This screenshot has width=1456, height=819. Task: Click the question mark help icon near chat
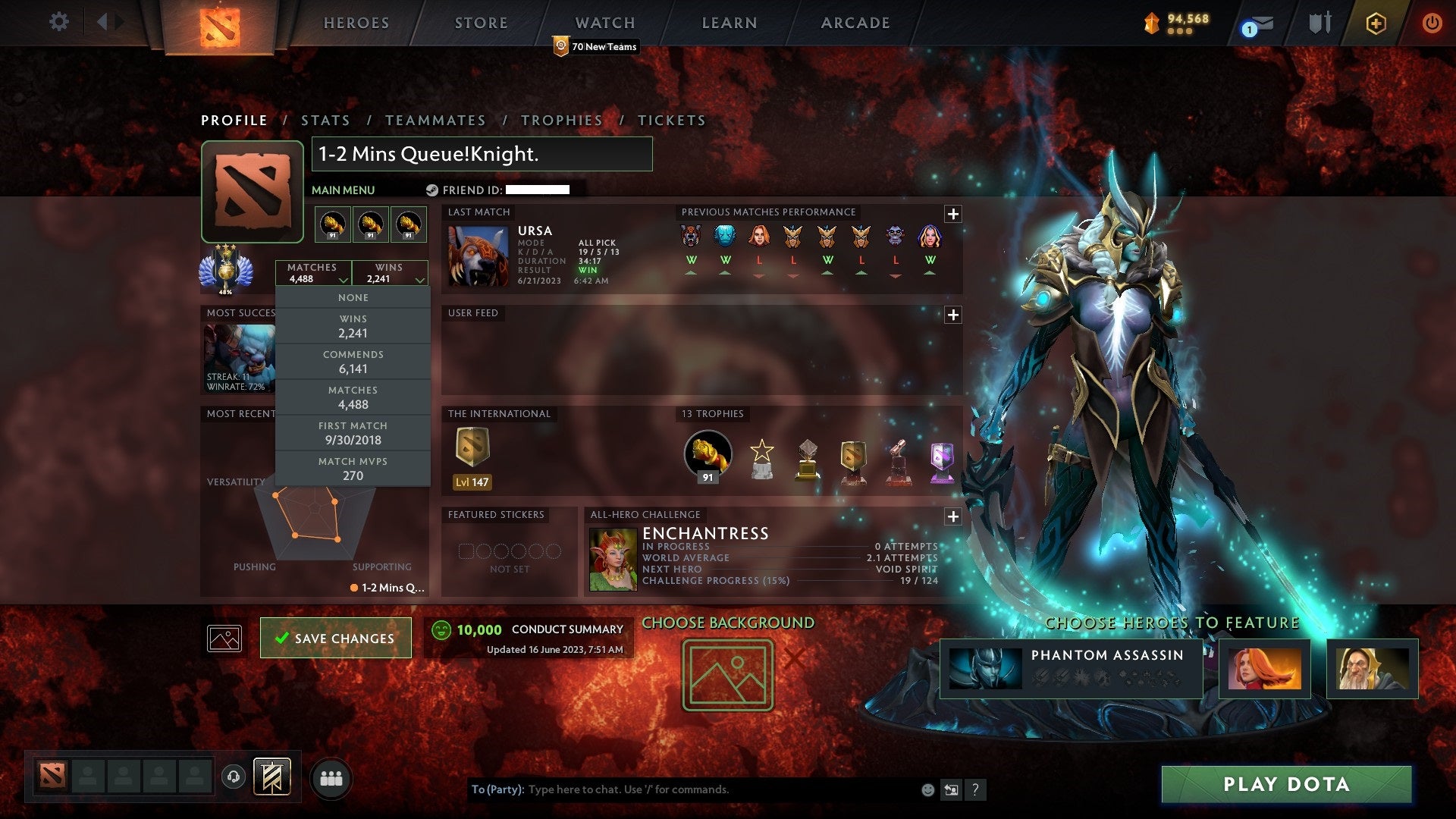point(976,789)
